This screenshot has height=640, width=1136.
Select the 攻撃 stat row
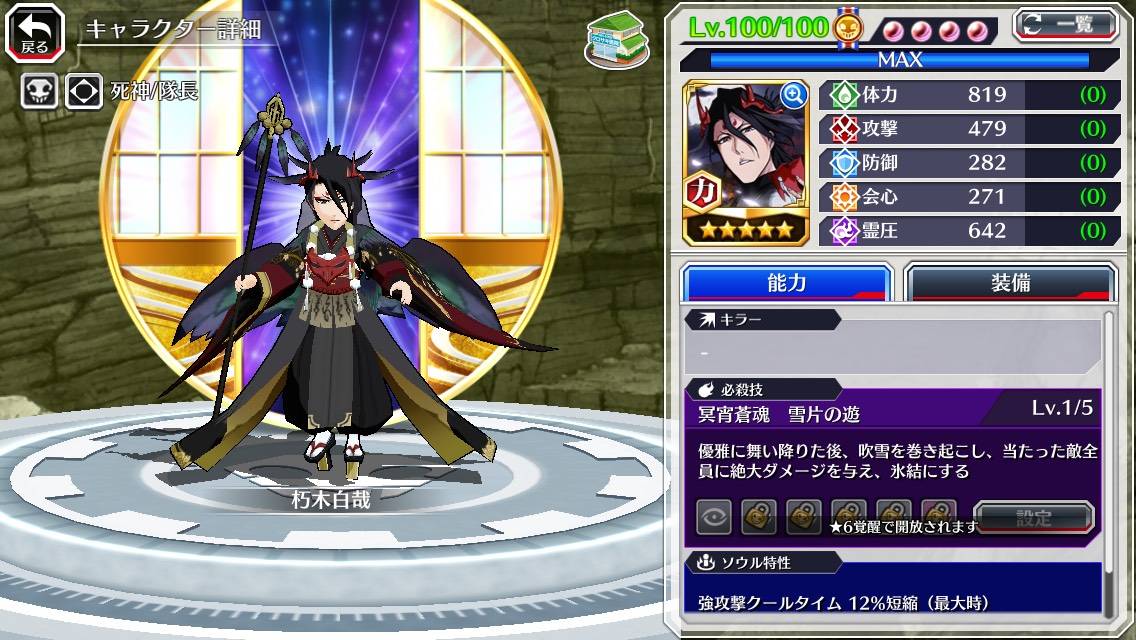(x=967, y=129)
